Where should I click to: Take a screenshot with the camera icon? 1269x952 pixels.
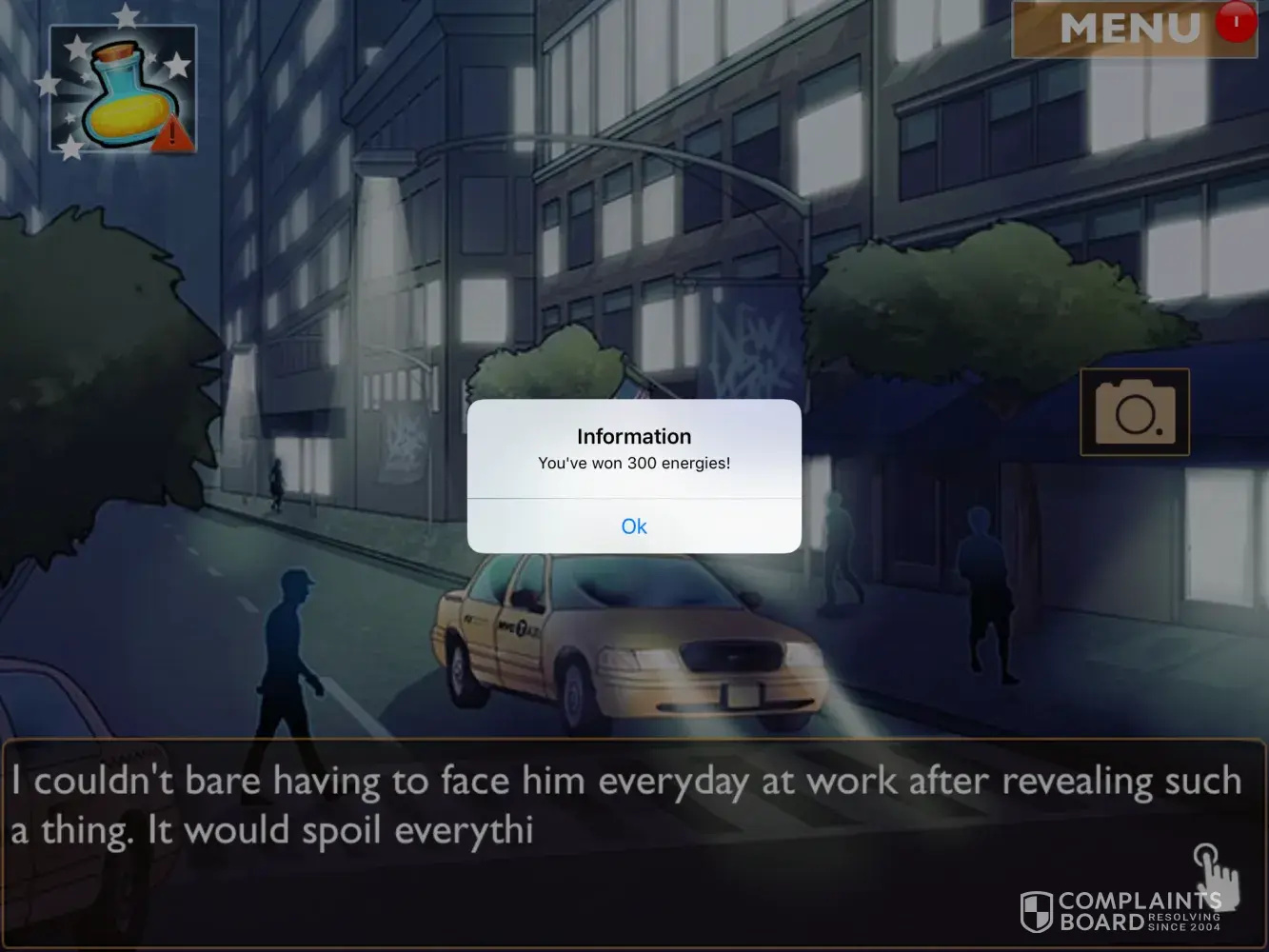click(1134, 412)
